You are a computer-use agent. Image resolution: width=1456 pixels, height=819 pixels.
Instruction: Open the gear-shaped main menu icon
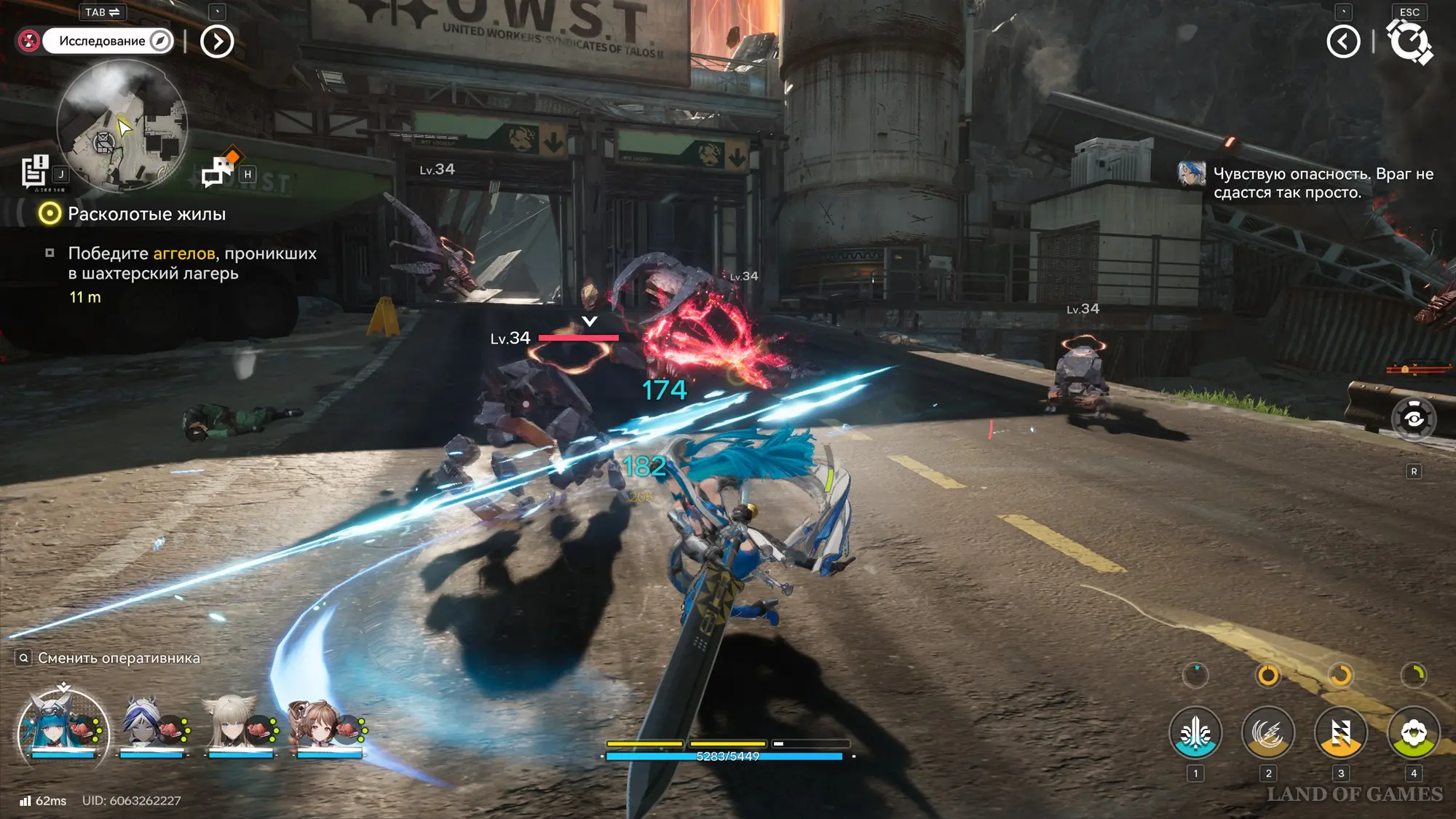[1409, 41]
